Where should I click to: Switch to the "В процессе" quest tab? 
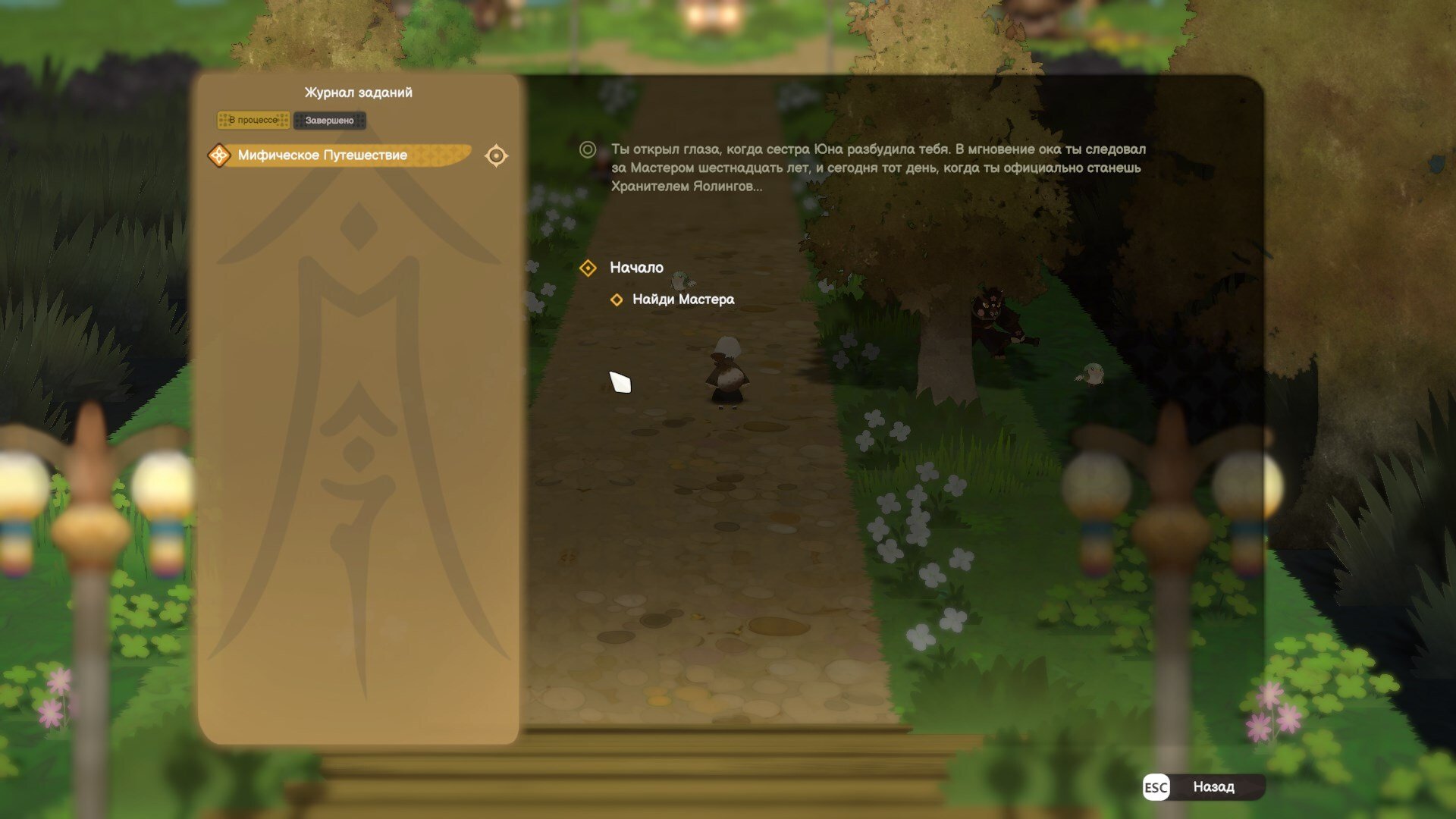tap(253, 120)
